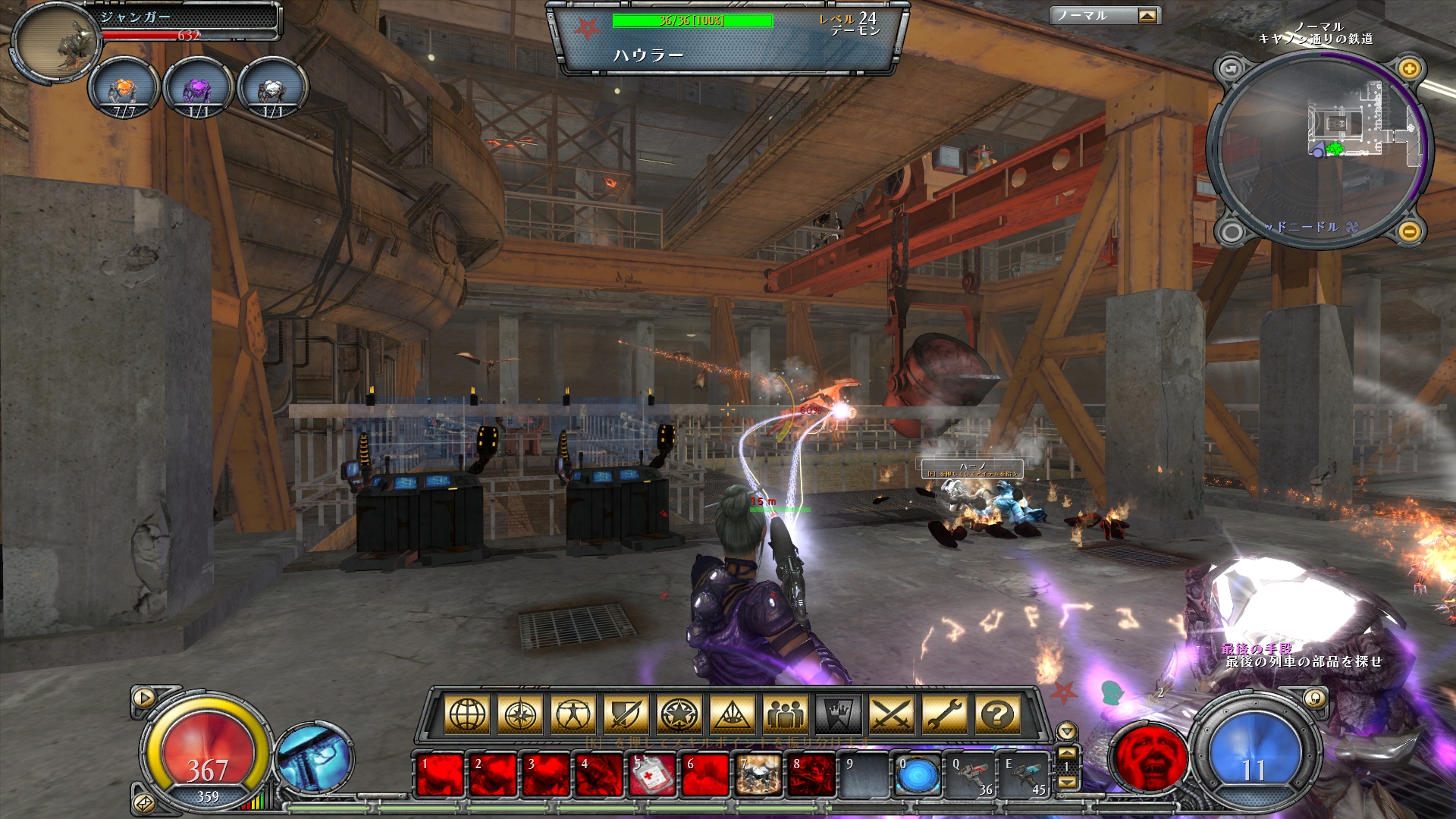The width and height of the screenshot is (1456, 819).
Task: Click the crossed swords menu button
Action: tap(892, 714)
